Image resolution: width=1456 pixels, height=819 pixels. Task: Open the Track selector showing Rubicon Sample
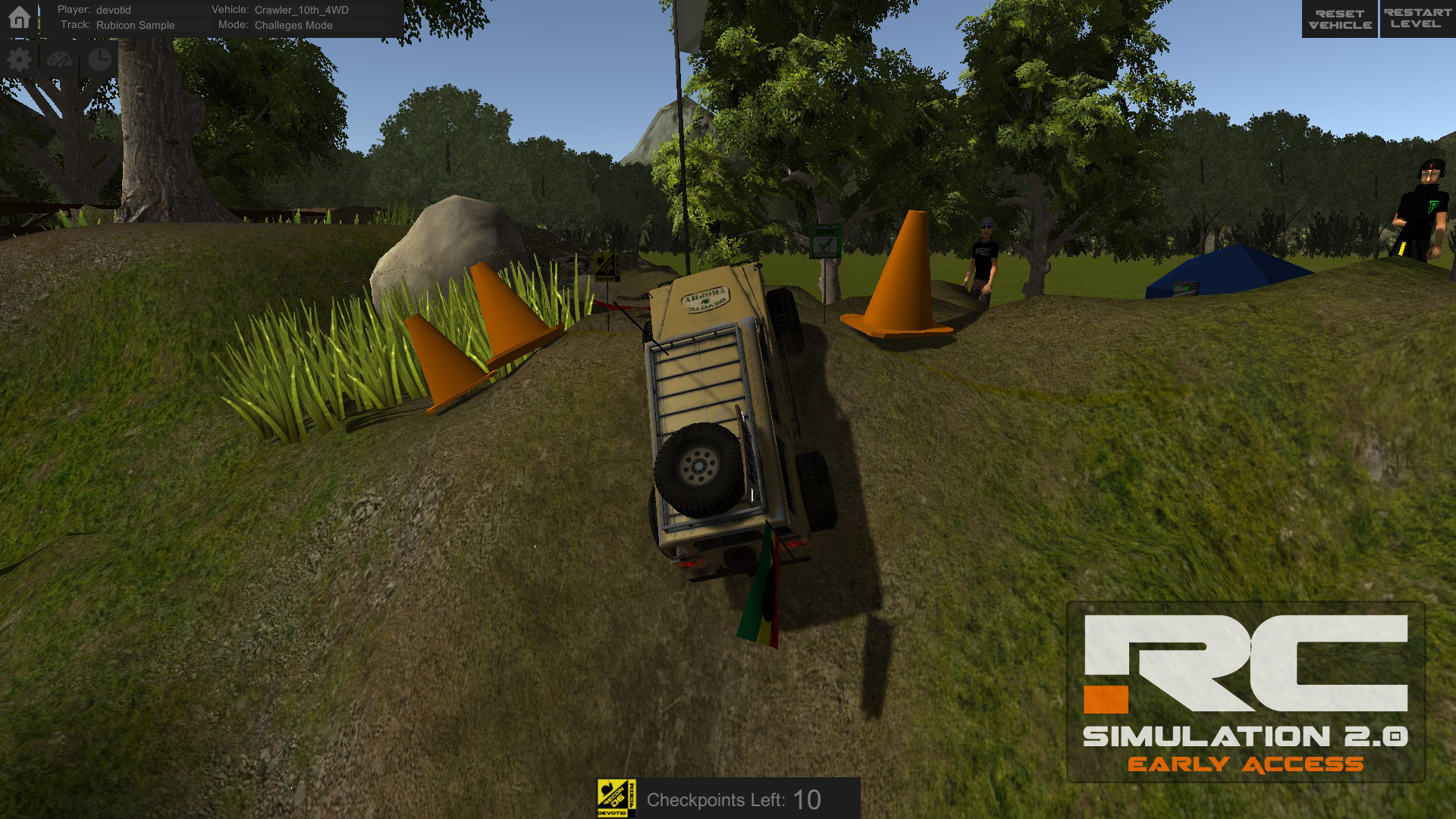pos(136,25)
